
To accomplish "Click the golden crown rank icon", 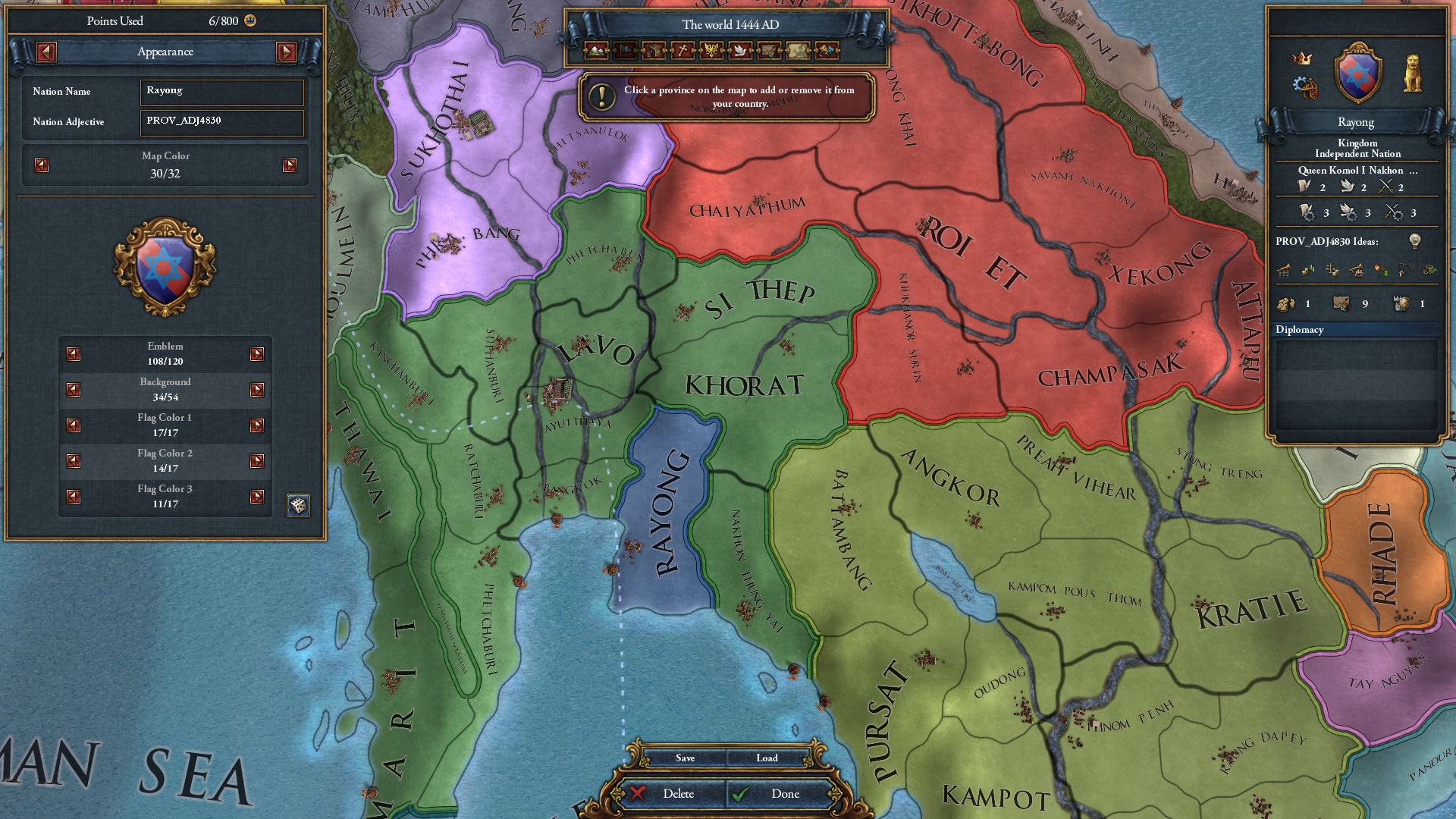I will click(1301, 58).
